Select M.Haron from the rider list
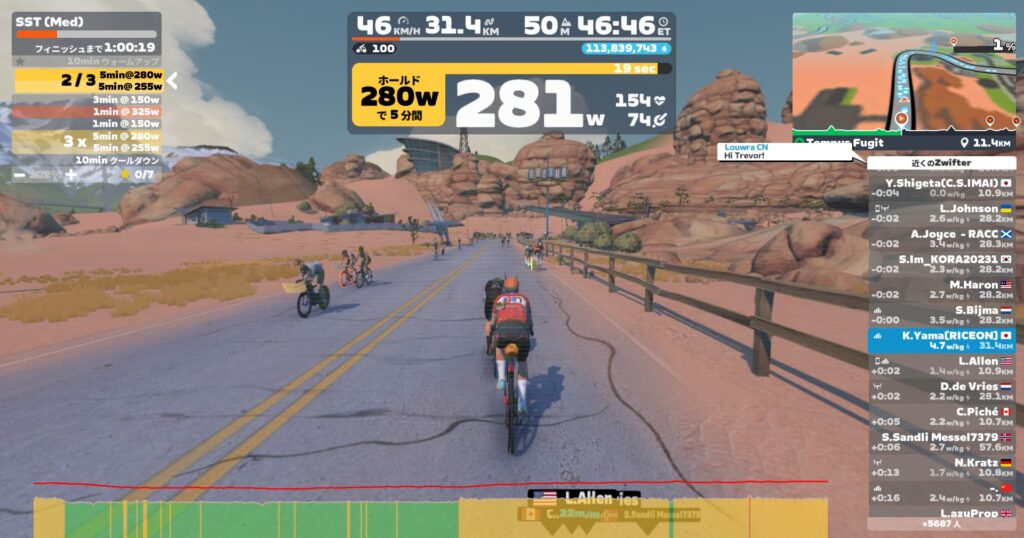 [941, 289]
